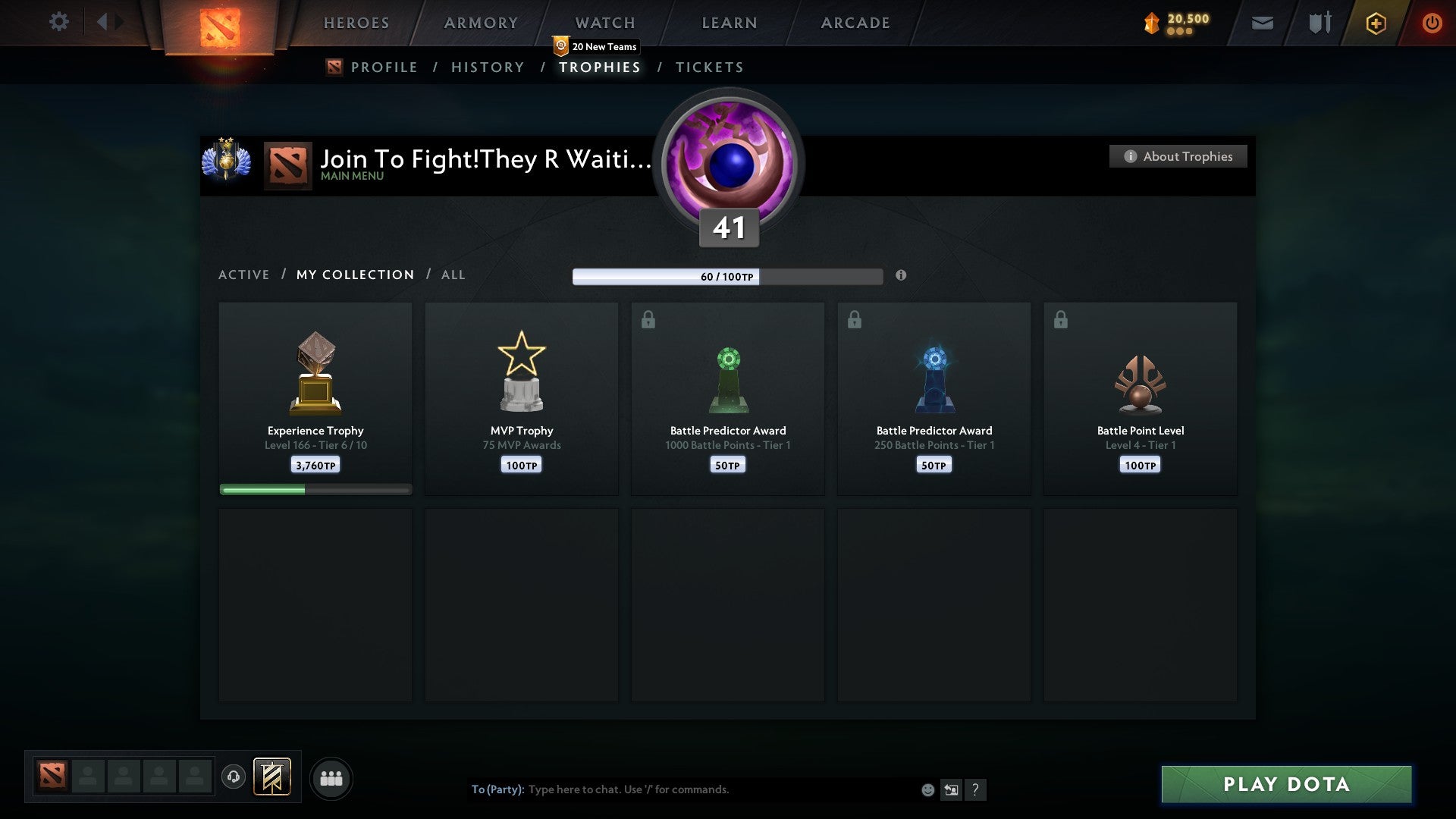Switch to the HISTORY tab
1456x819 pixels.
[x=487, y=67]
